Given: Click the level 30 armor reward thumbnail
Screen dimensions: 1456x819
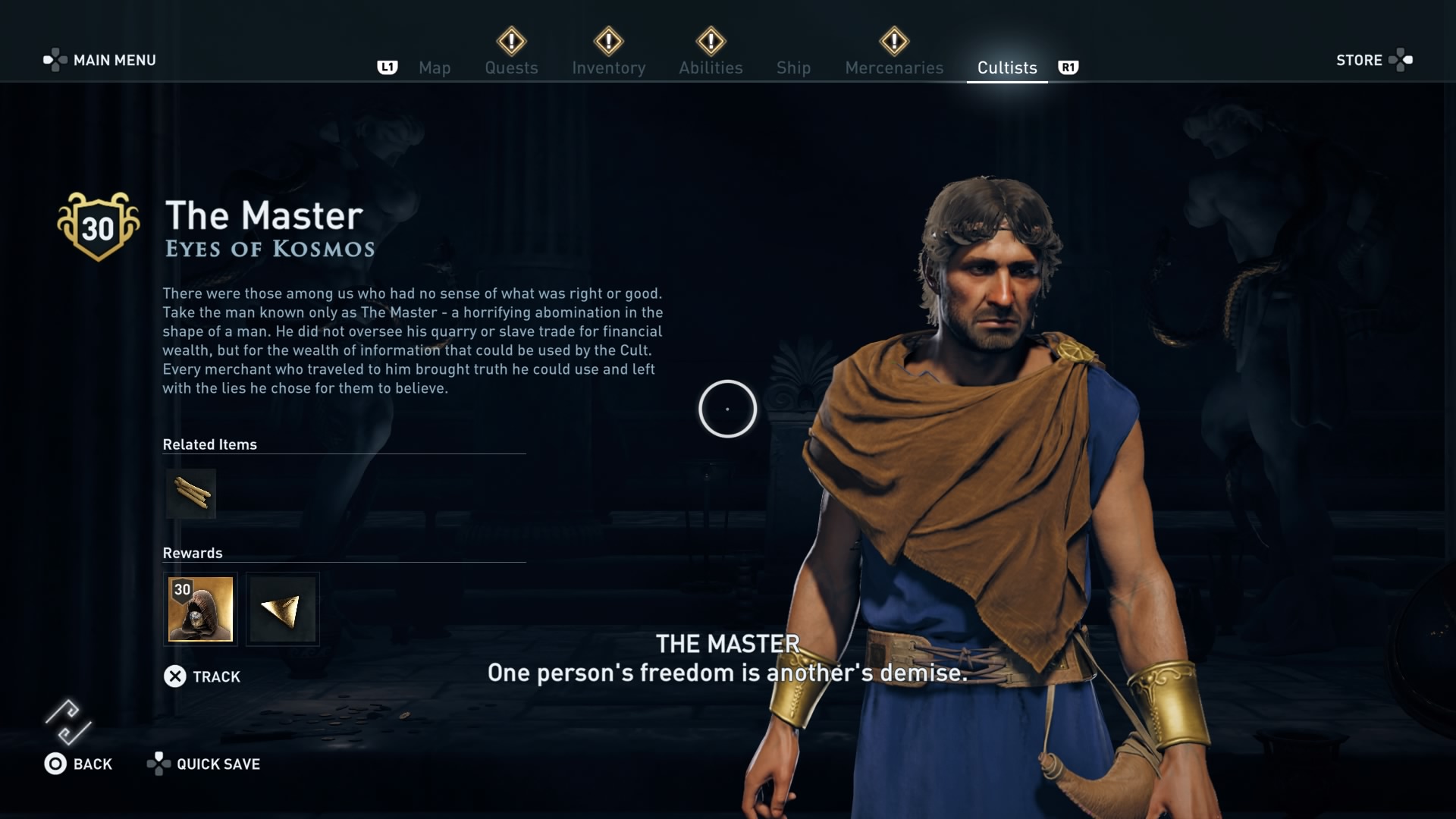Looking at the screenshot, I should pos(200,609).
